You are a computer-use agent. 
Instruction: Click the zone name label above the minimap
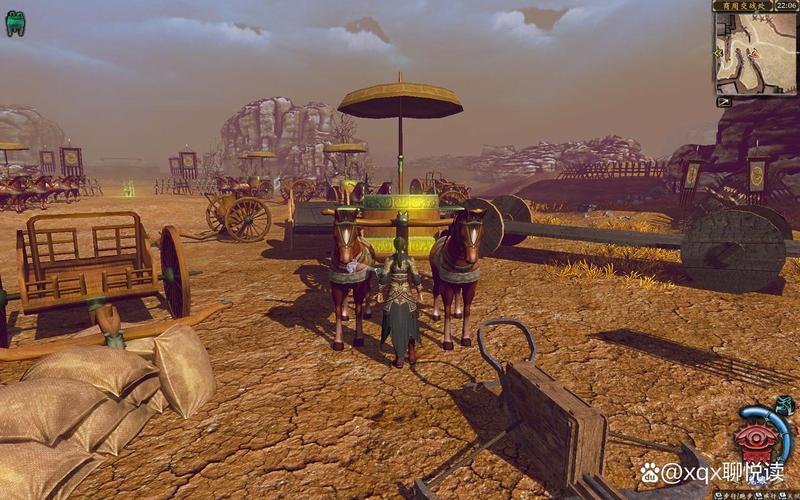(x=742, y=6)
